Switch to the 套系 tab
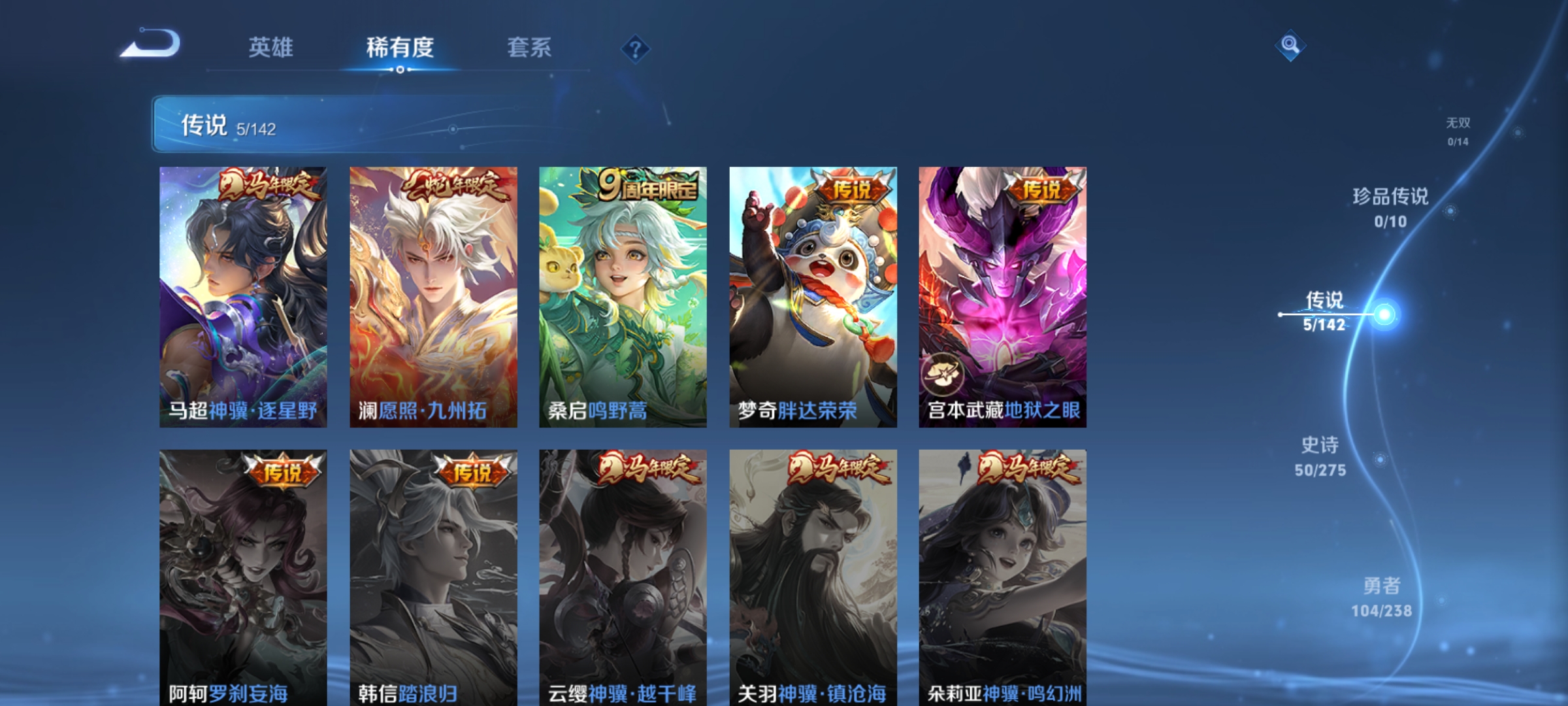1568x706 pixels. tap(529, 48)
